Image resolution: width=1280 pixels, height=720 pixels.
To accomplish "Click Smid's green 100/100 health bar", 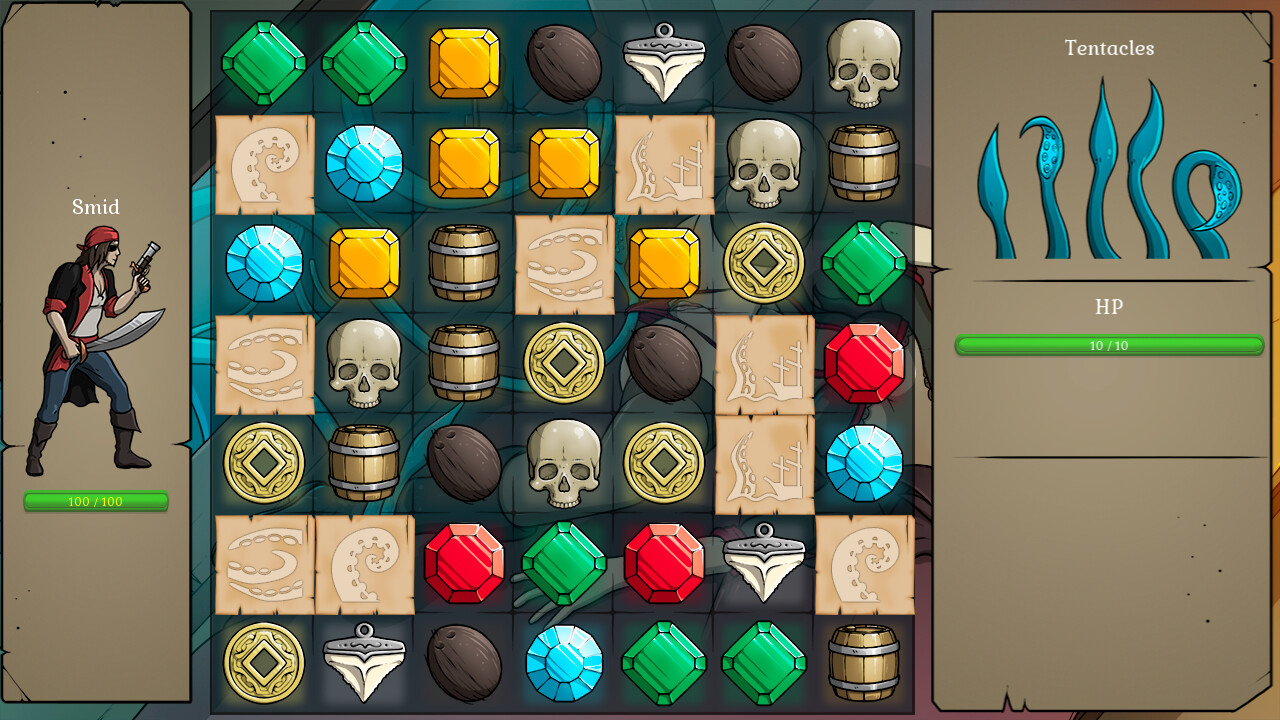I will (97, 503).
